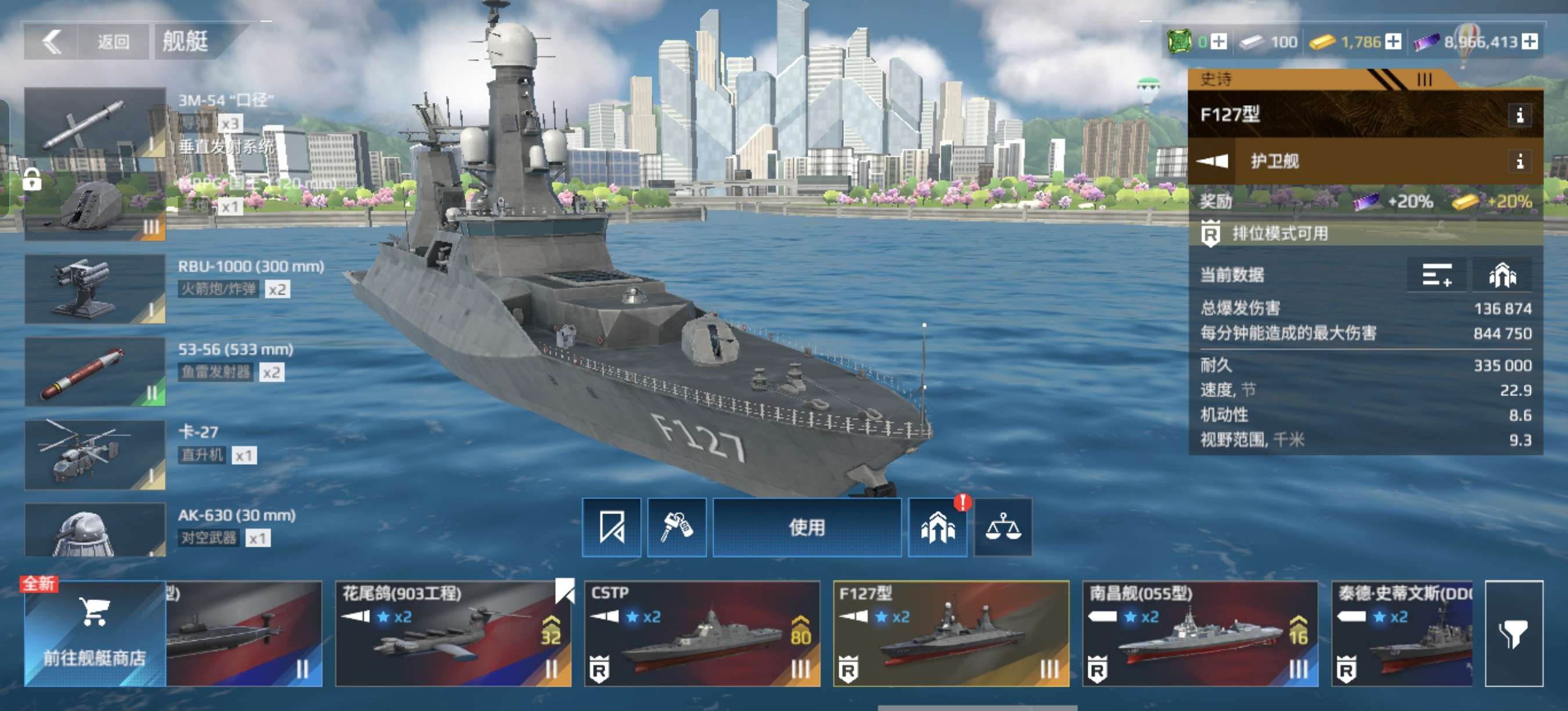Show info for the F127型 ship name
Viewport: 1568px width, 711px height.
pos(1519,115)
